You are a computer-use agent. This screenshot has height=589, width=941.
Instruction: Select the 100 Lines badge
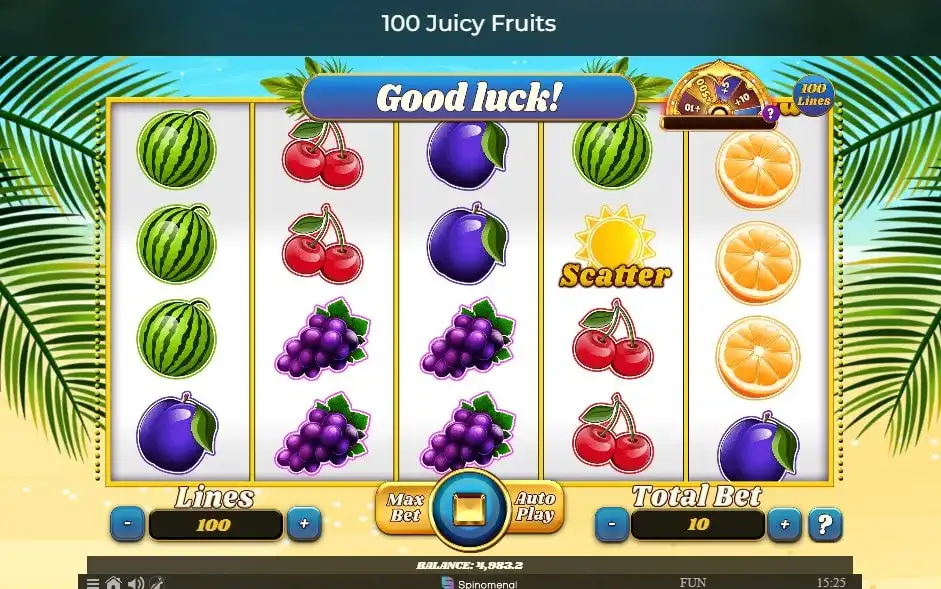[x=812, y=95]
